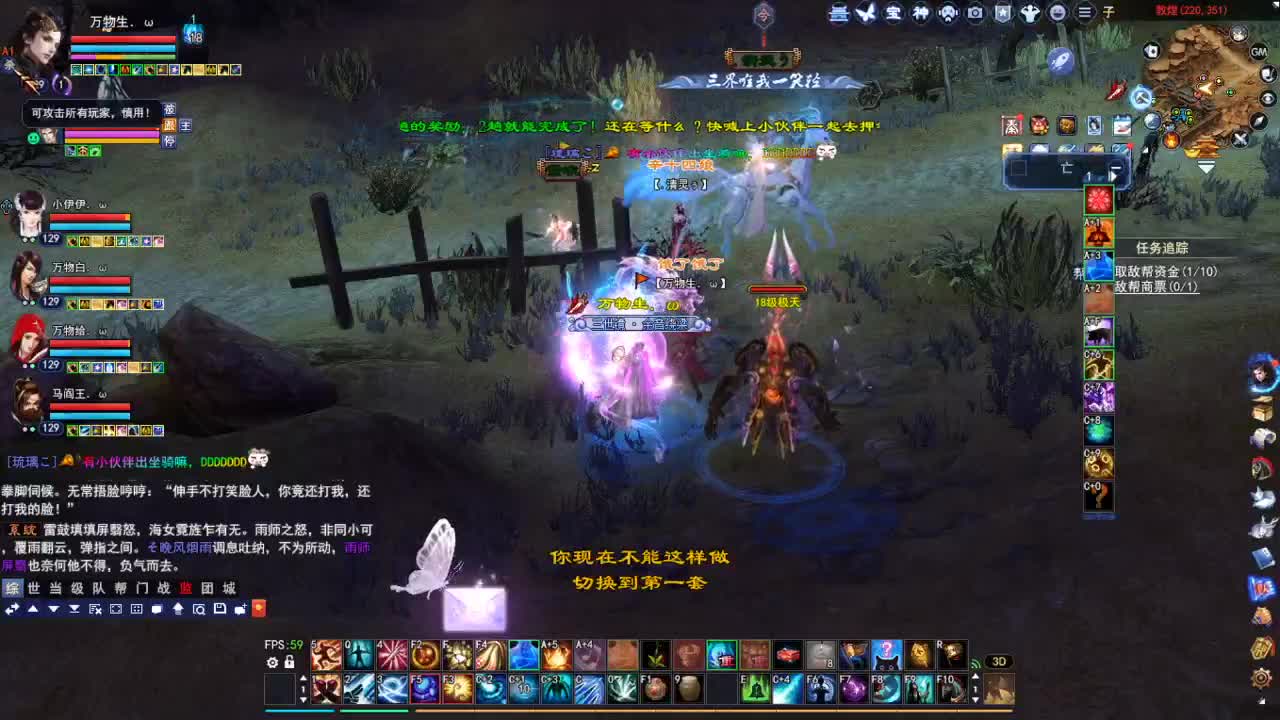1280x720 pixels.
Task: Click the chat search magnifier icon
Action: pos(199,610)
